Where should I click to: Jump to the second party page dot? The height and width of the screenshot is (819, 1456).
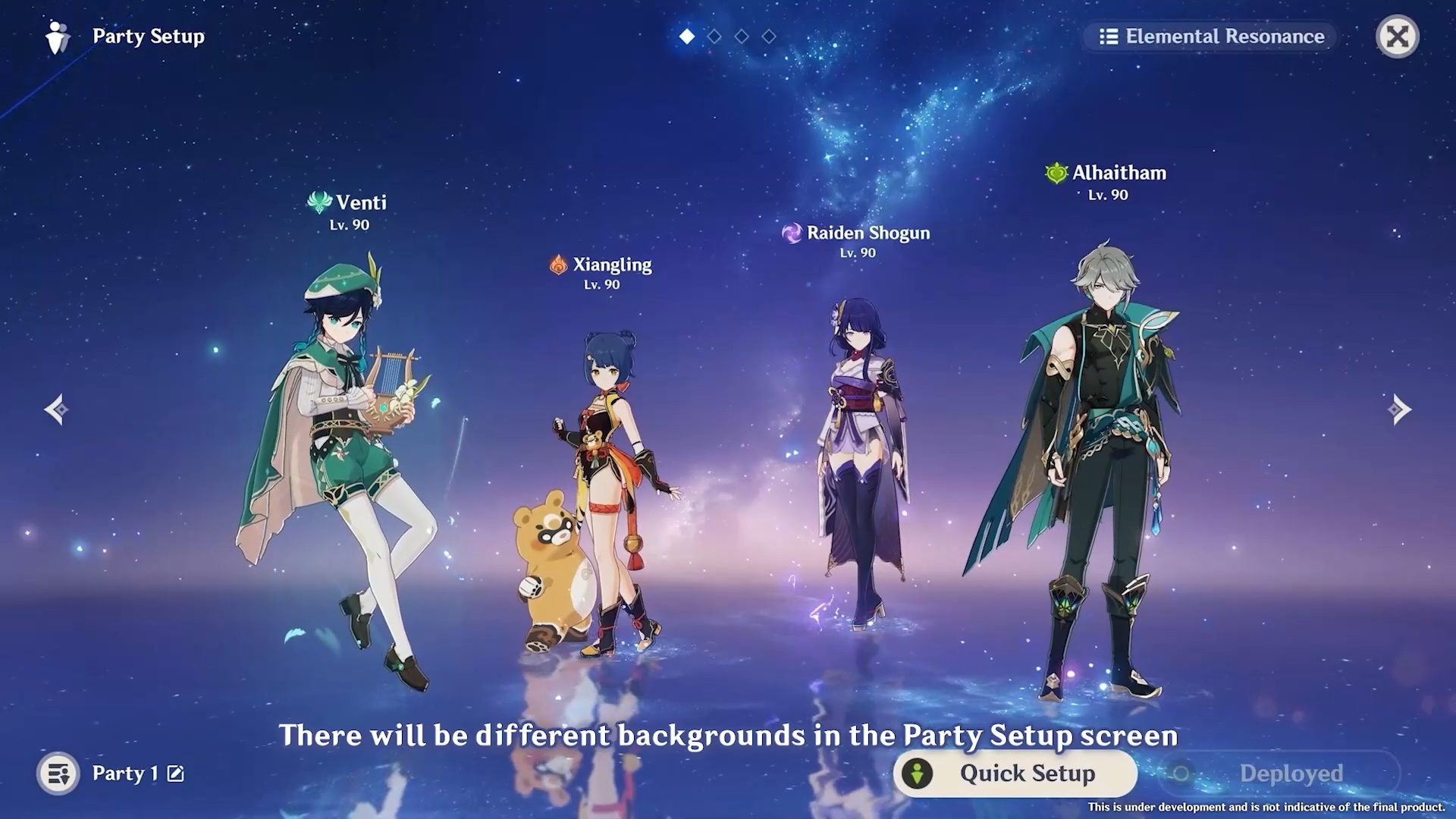click(x=714, y=36)
